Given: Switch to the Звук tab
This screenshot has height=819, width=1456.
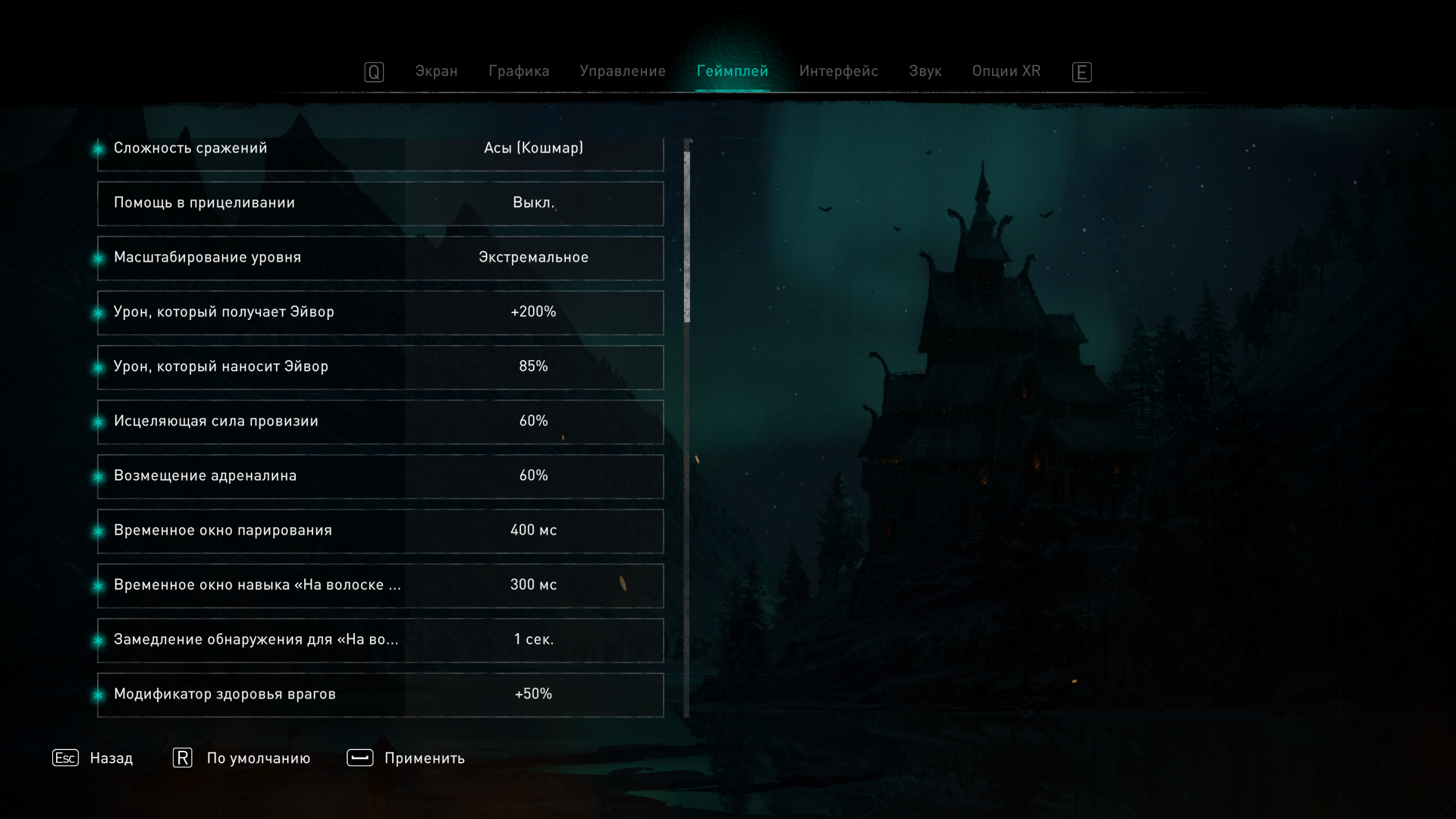Looking at the screenshot, I should [925, 71].
